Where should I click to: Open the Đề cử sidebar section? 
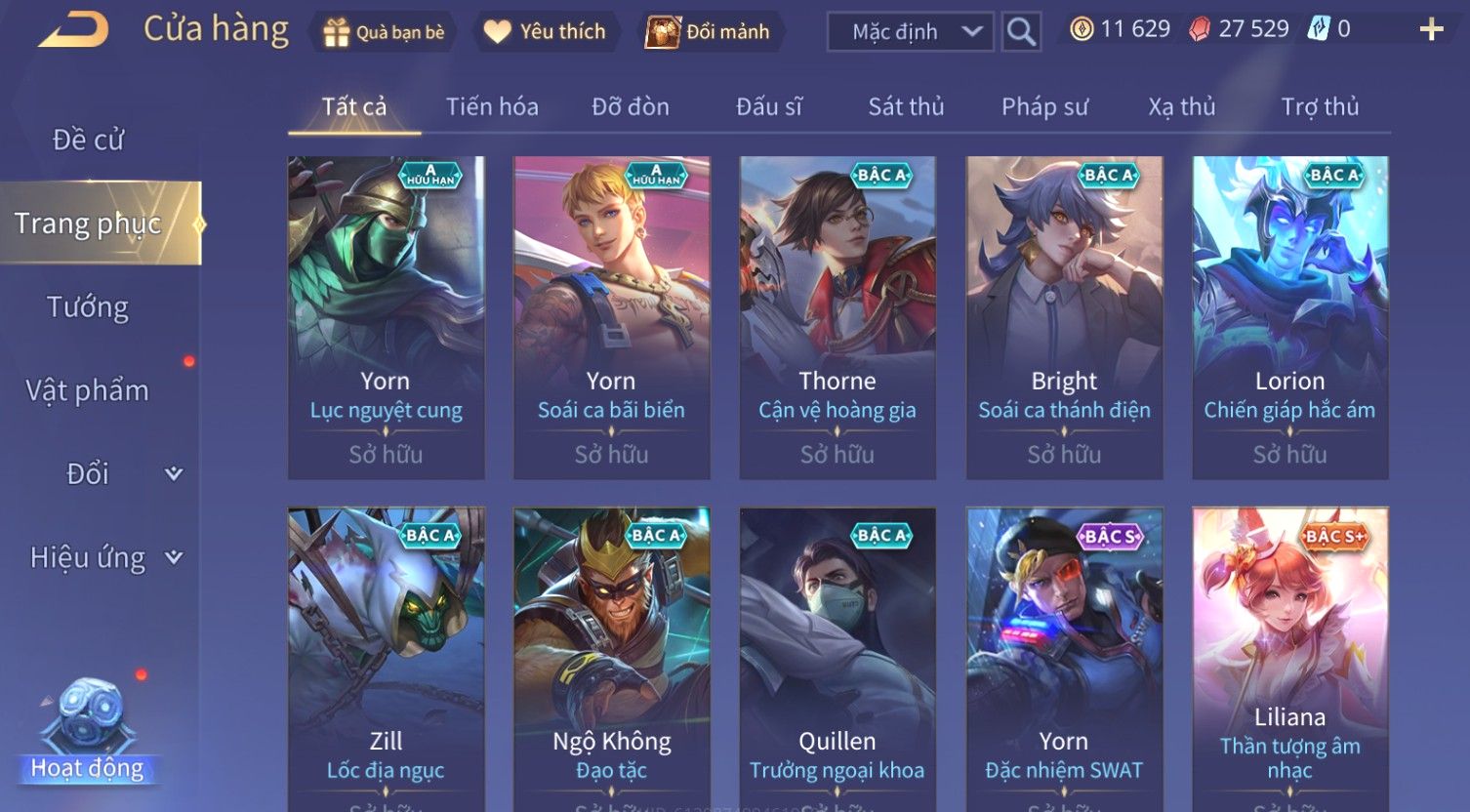[88, 140]
